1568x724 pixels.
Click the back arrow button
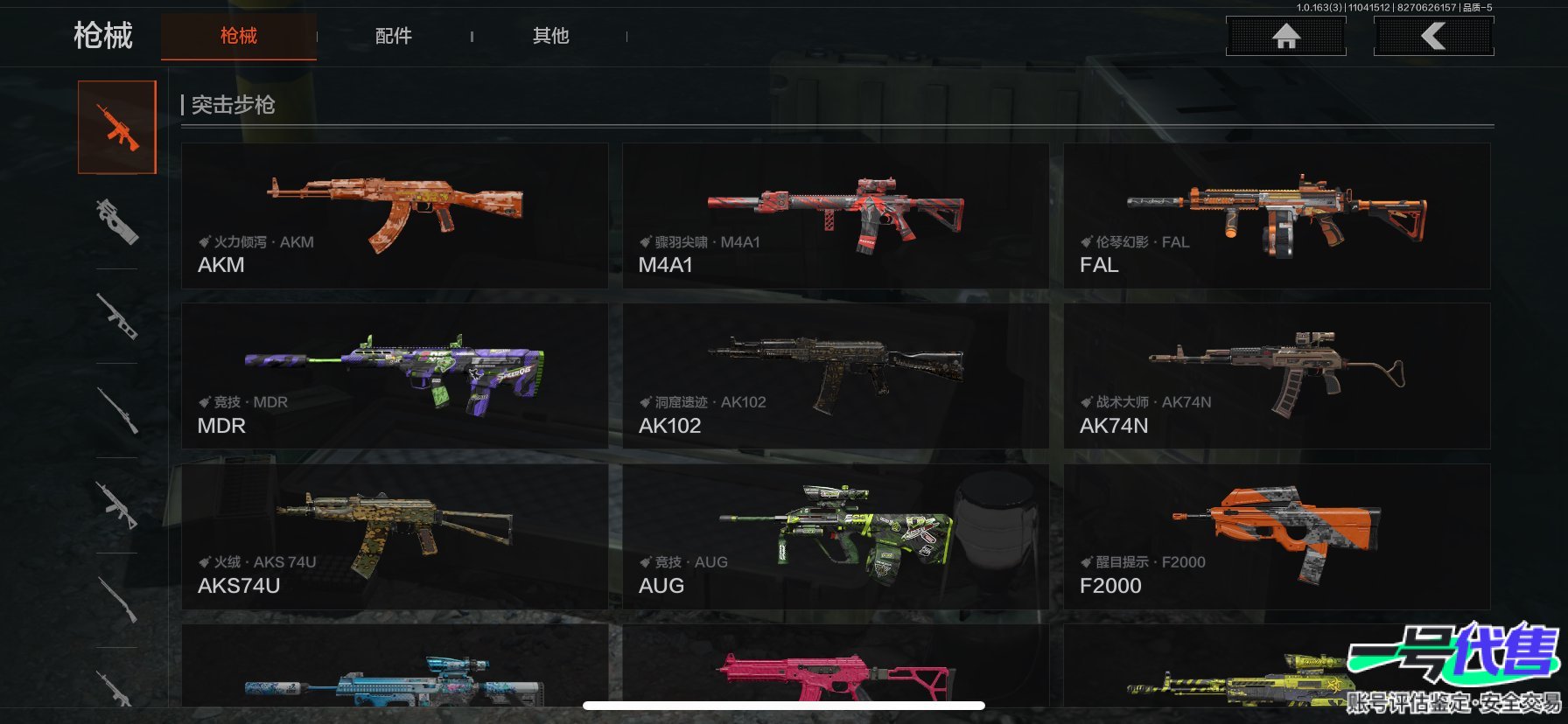[x=1433, y=36]
